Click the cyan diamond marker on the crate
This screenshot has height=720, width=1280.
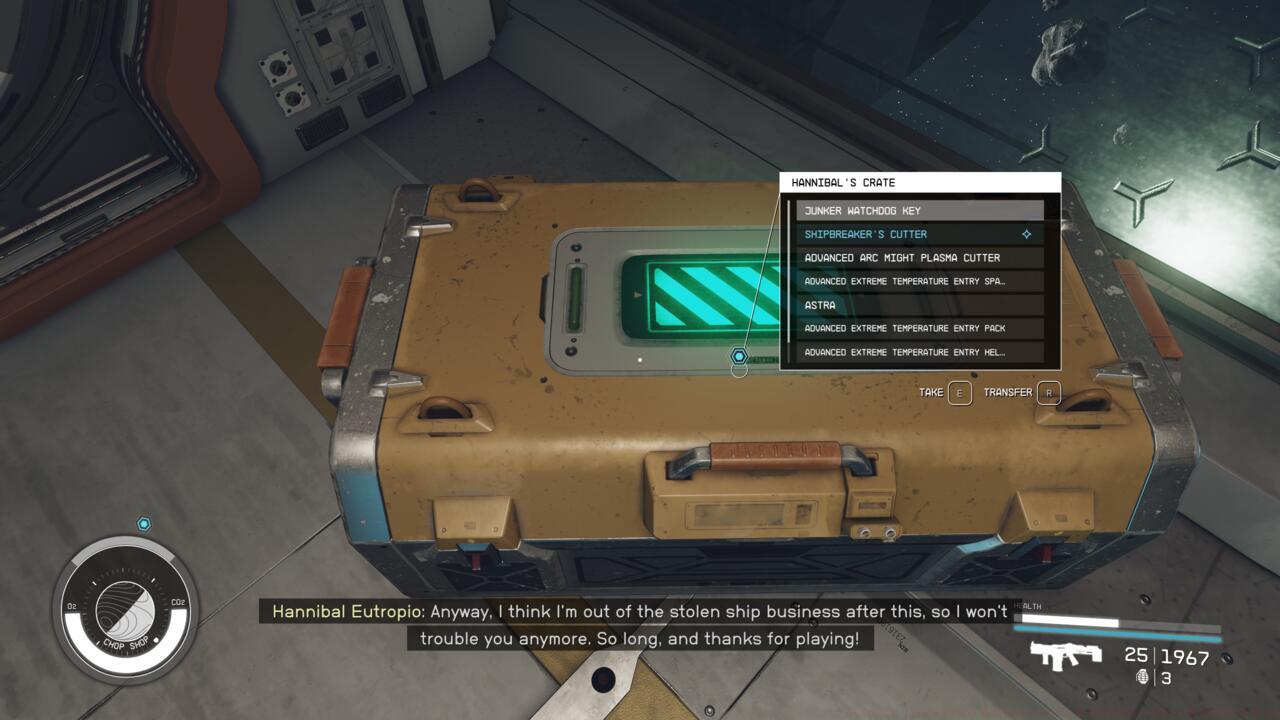[x=739, y=355]
